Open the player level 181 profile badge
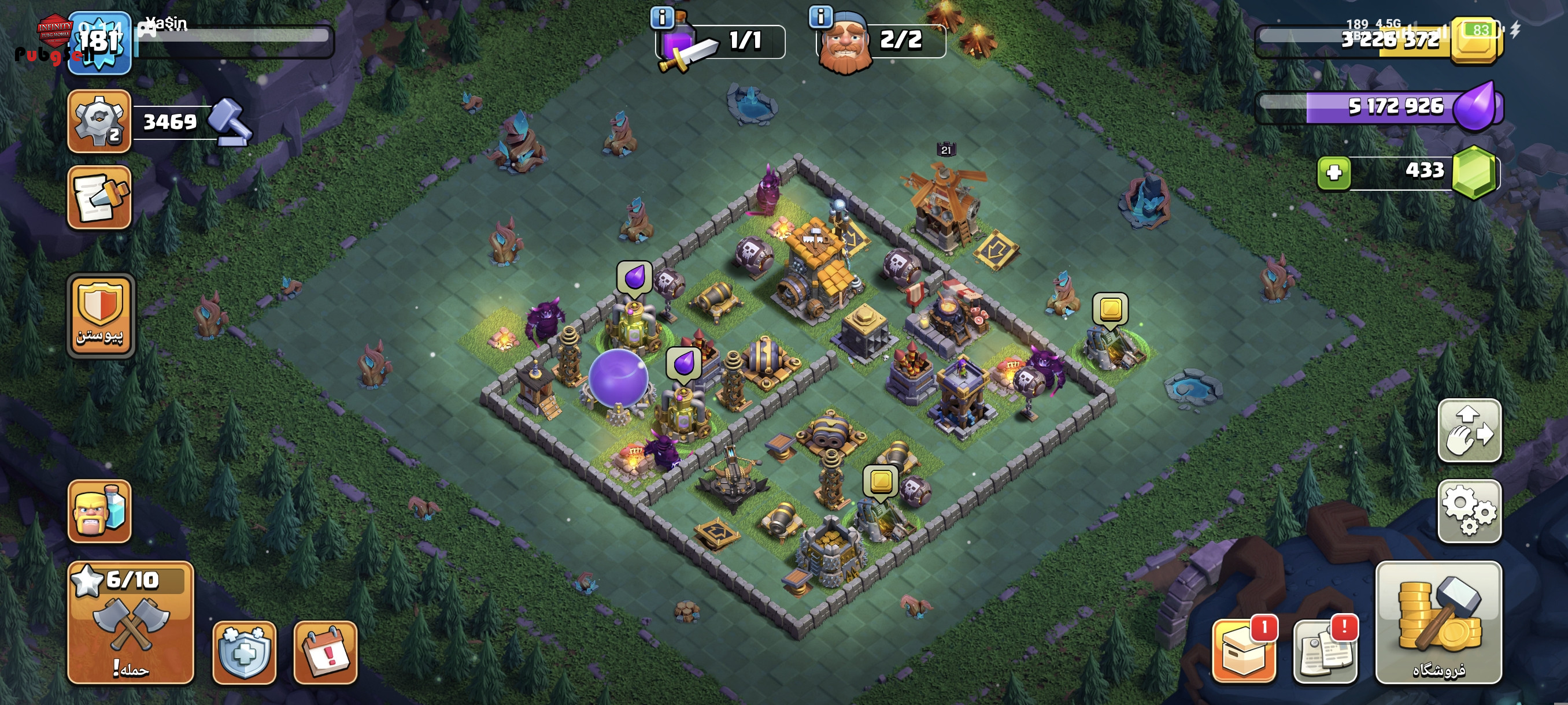Viewport: 1568px width, 705px height. pyautogui.click(x=99, y=43)
